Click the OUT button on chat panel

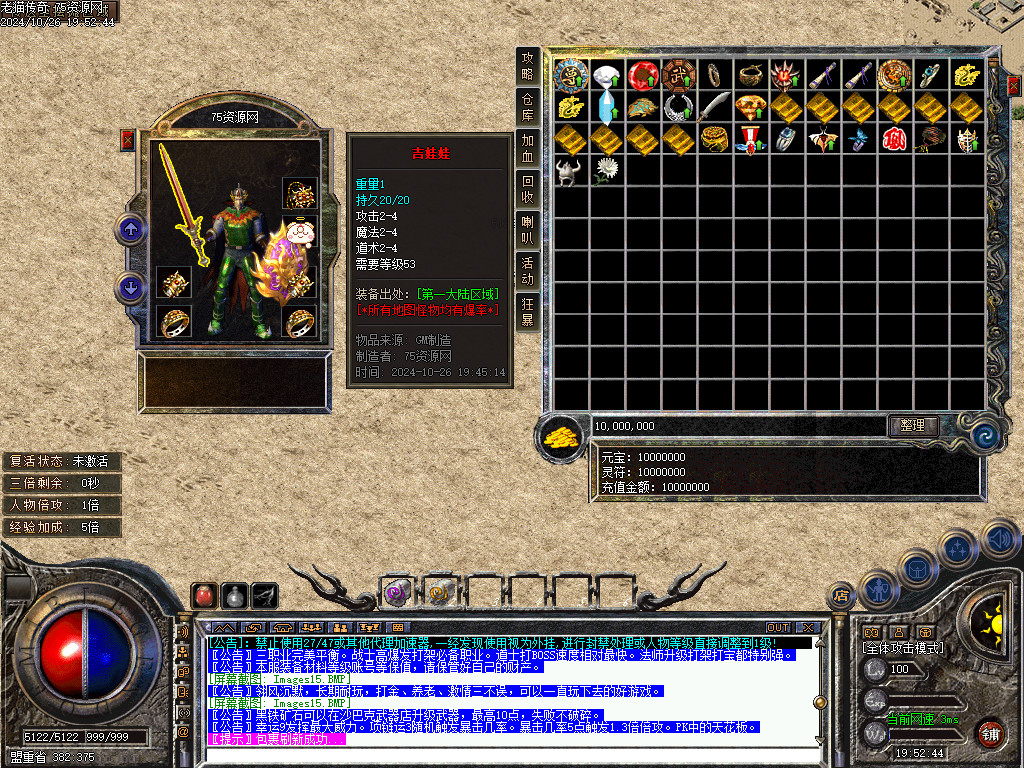pos(778,628)
